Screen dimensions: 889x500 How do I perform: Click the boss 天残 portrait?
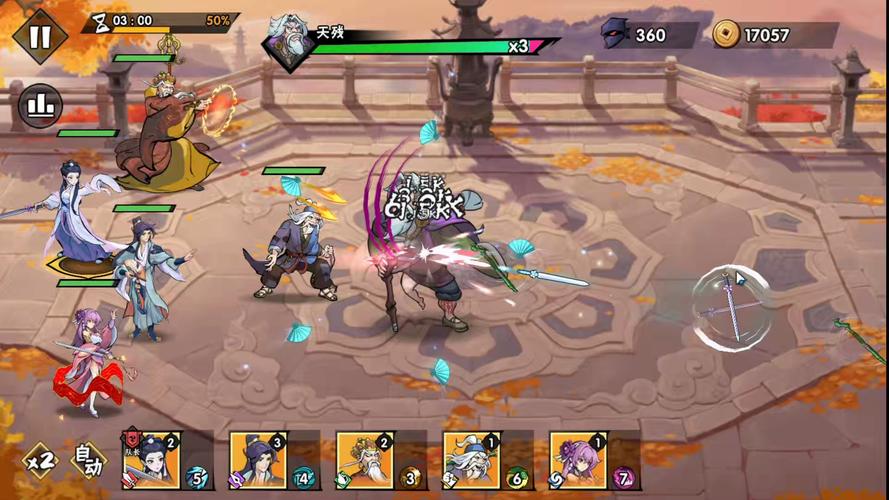(x=289, y=42)
